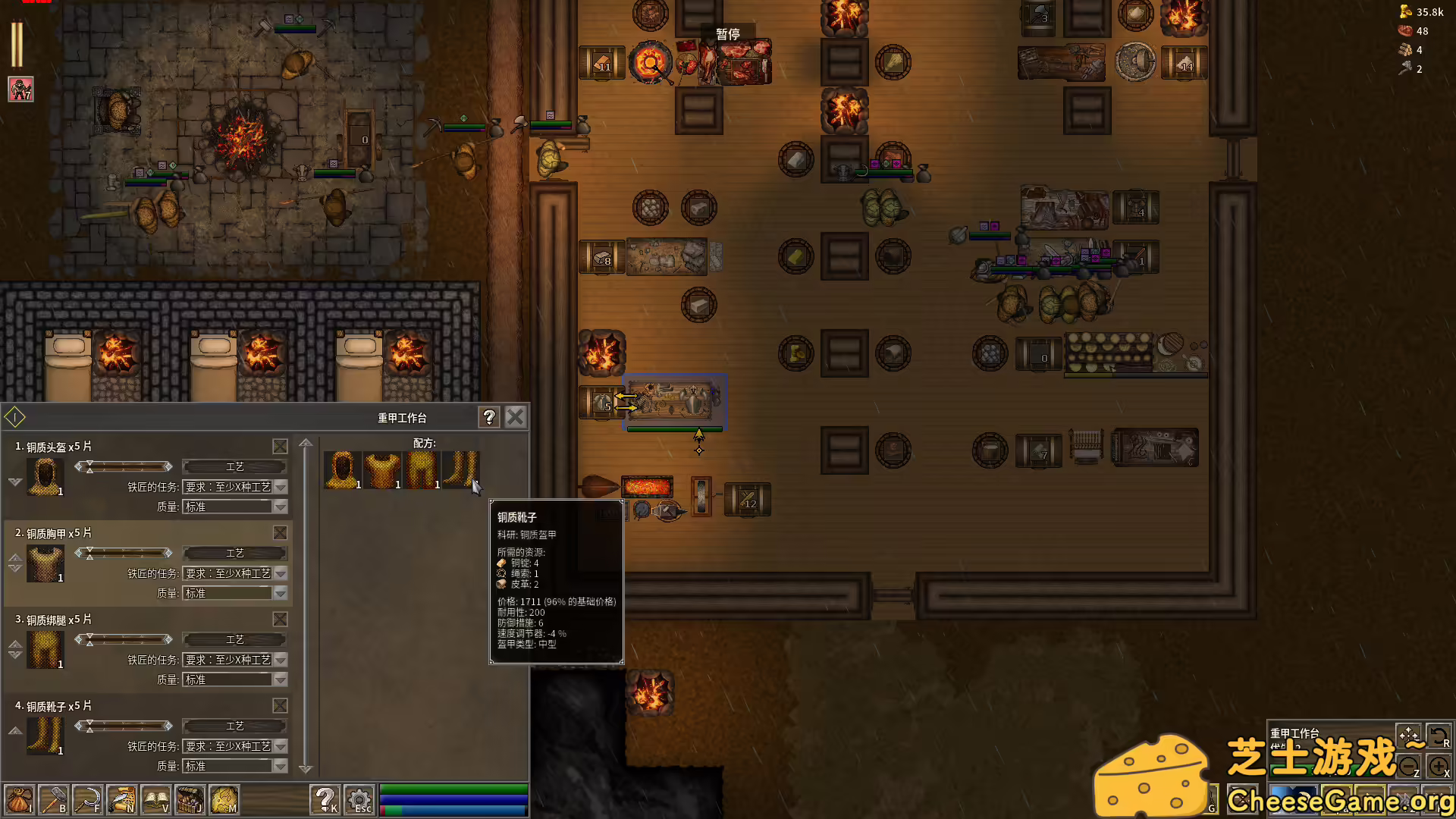
Task: Remove the 铜质胸甲 recipe via its X
Action: click(x=280, y=533)
